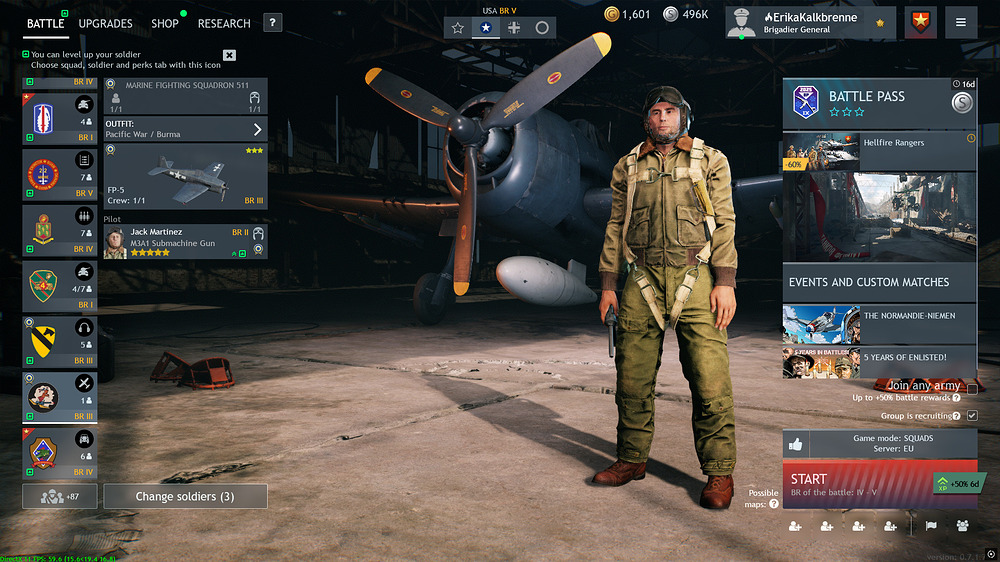Switch to the UPGRADES tab
This screenshot has height=562, width=1000.
pyautogui.click(x=105, y=23)
